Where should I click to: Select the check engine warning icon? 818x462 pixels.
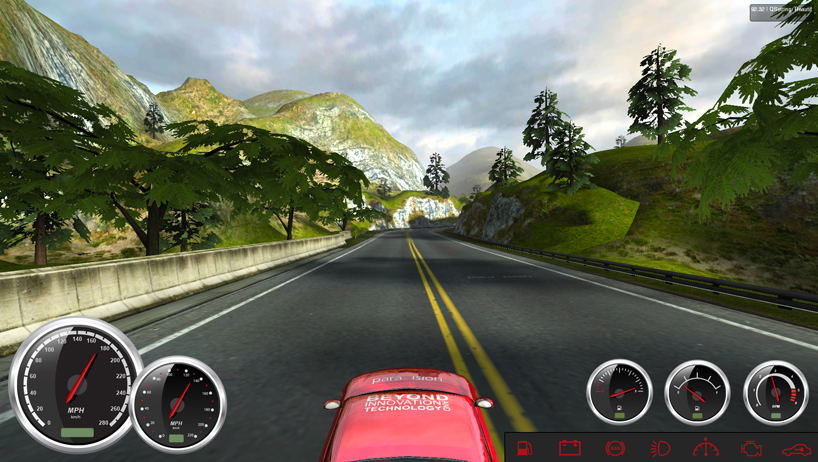[751, 448]
